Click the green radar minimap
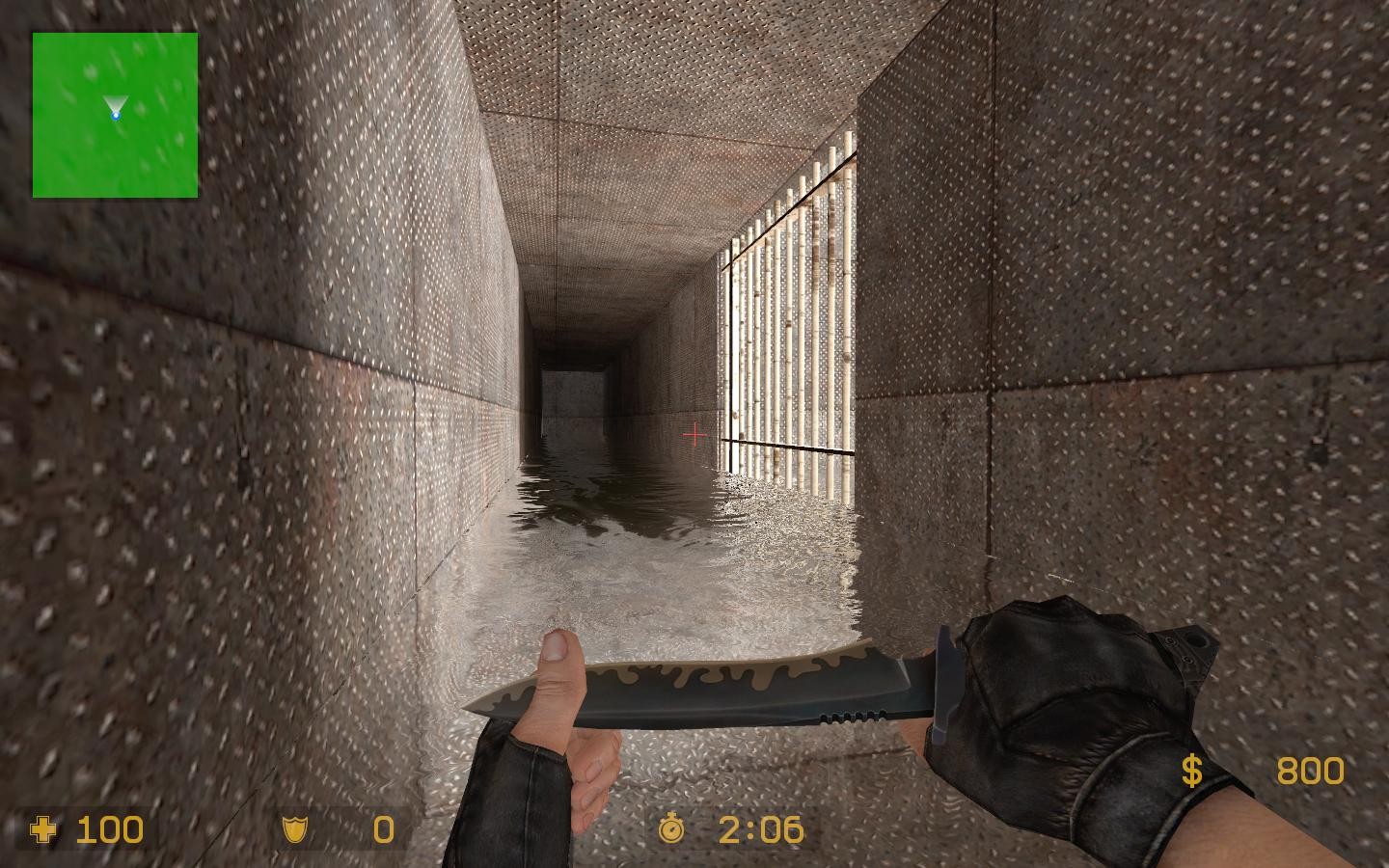The height and width of the screenshot is (868, 1389). click(x=115, y=115)
